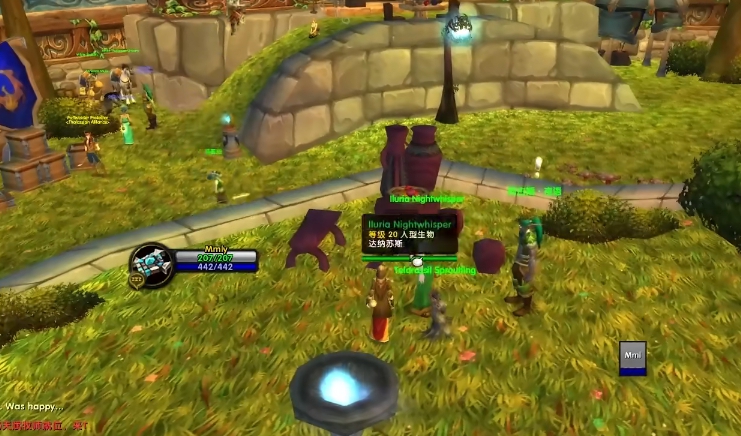Click the level badge beneath the player portrait
The width and height of the screenshot is (741, 436).
(x=136, y=282)
